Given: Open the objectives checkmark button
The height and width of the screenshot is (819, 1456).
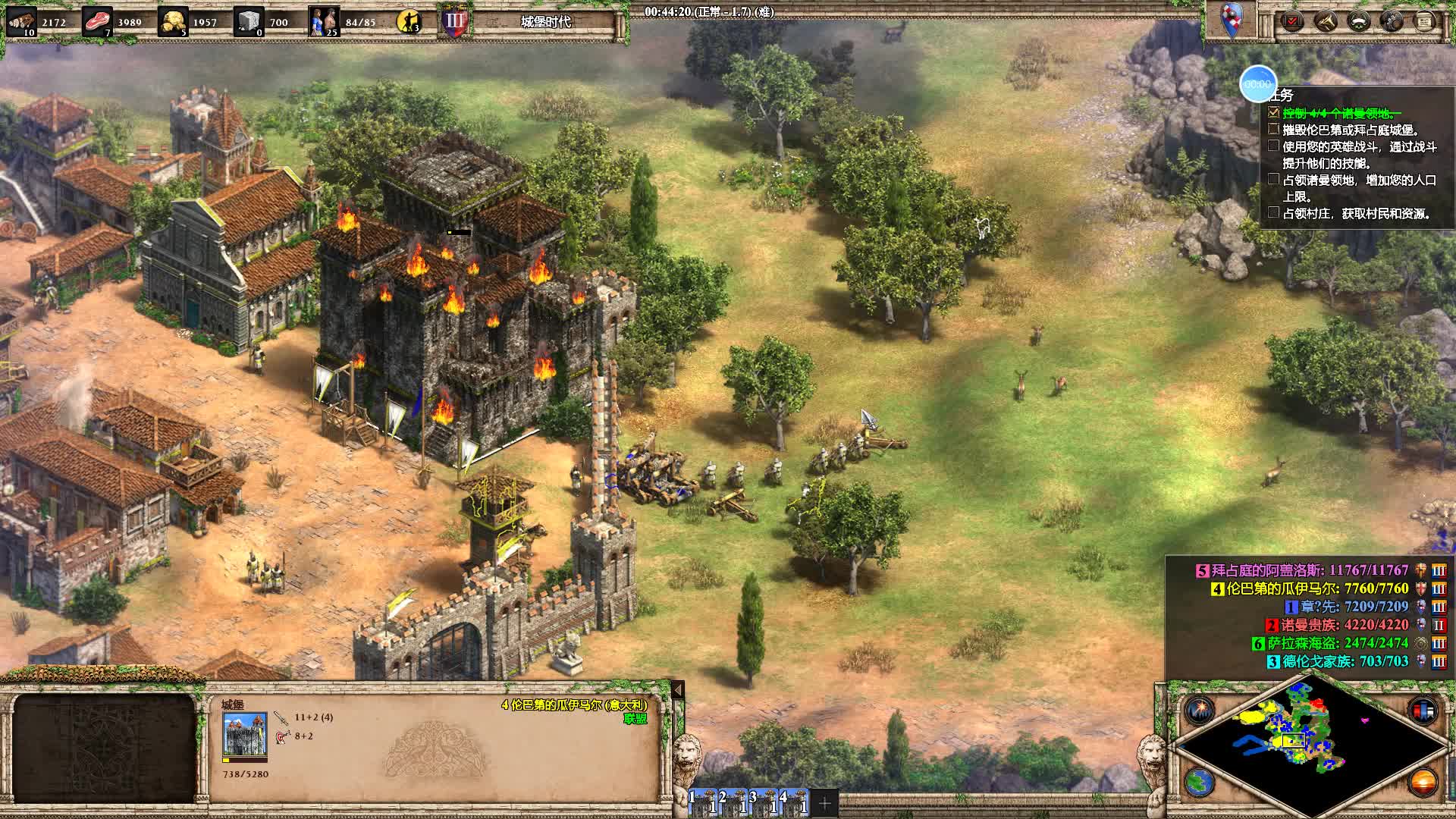Looking at the screenshot, I should tap(1292, 21).
